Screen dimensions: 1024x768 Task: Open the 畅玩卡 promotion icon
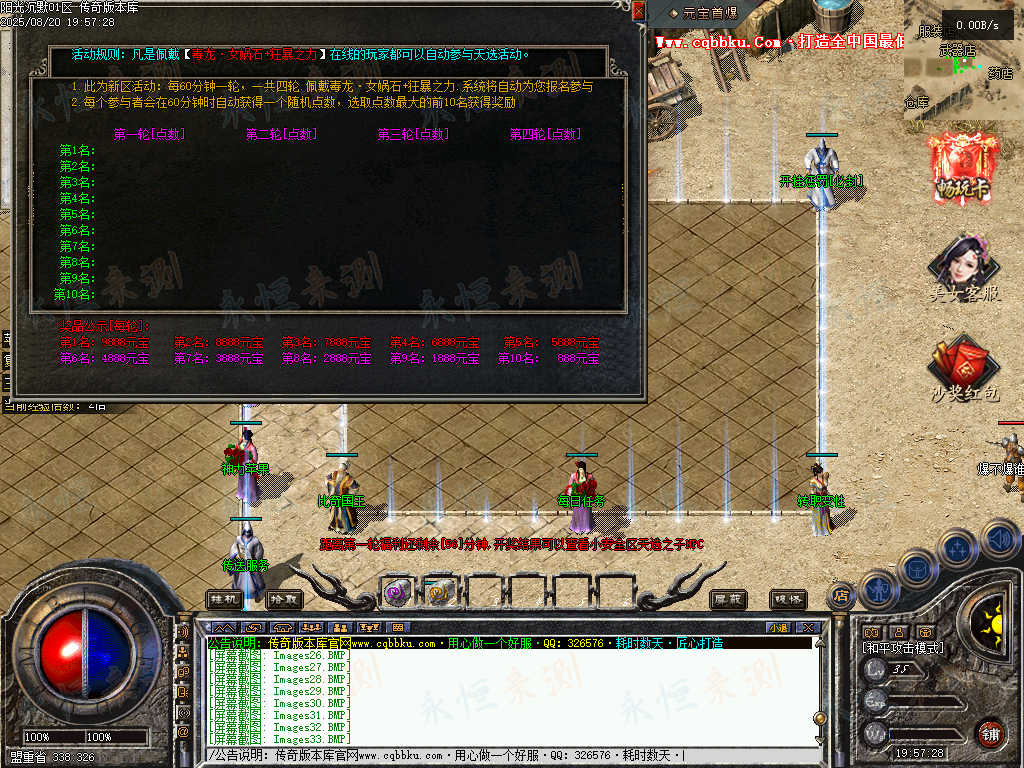(x=963, y=166)
